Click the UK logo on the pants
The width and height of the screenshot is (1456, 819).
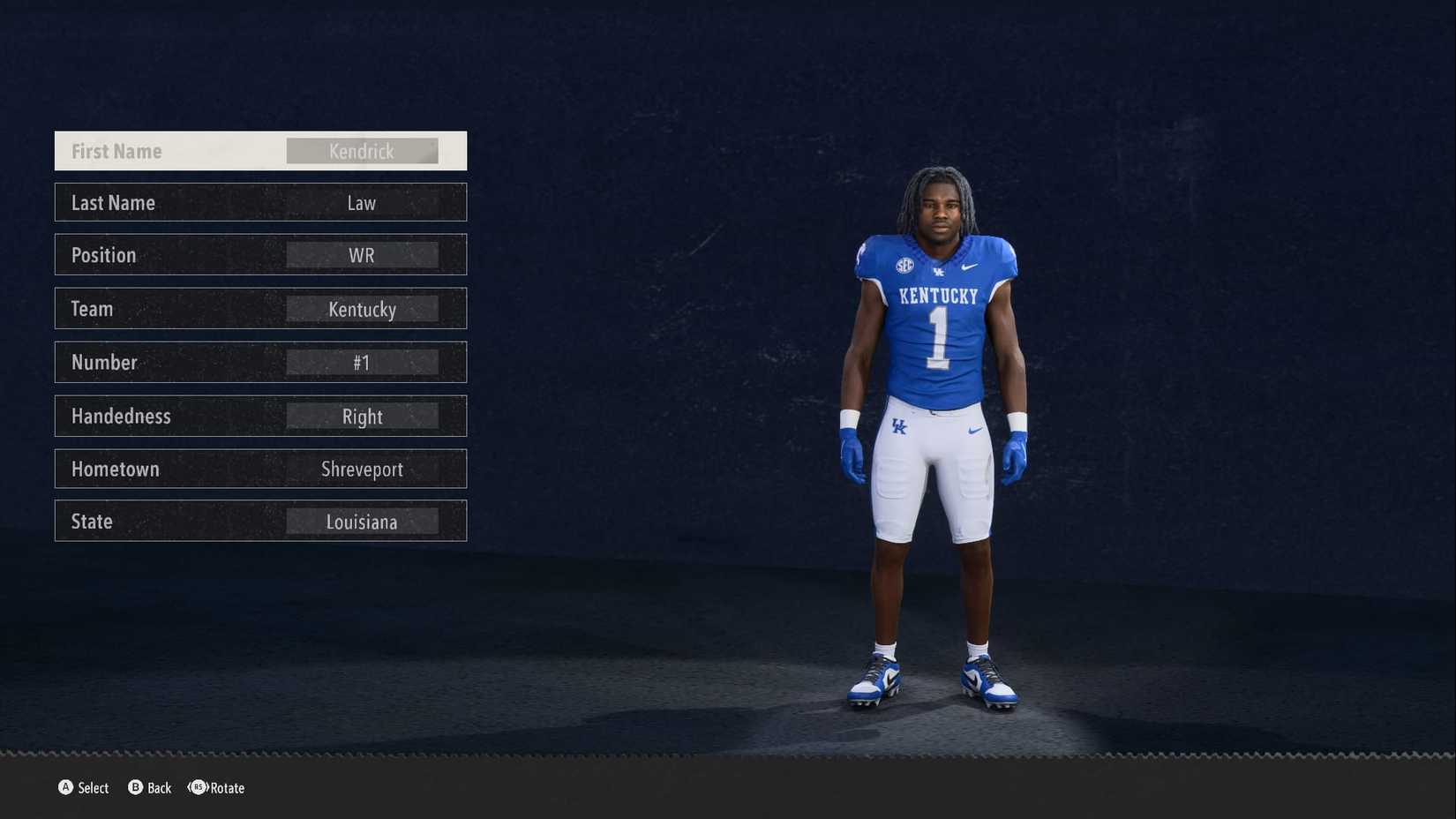(x=898, y=426)
